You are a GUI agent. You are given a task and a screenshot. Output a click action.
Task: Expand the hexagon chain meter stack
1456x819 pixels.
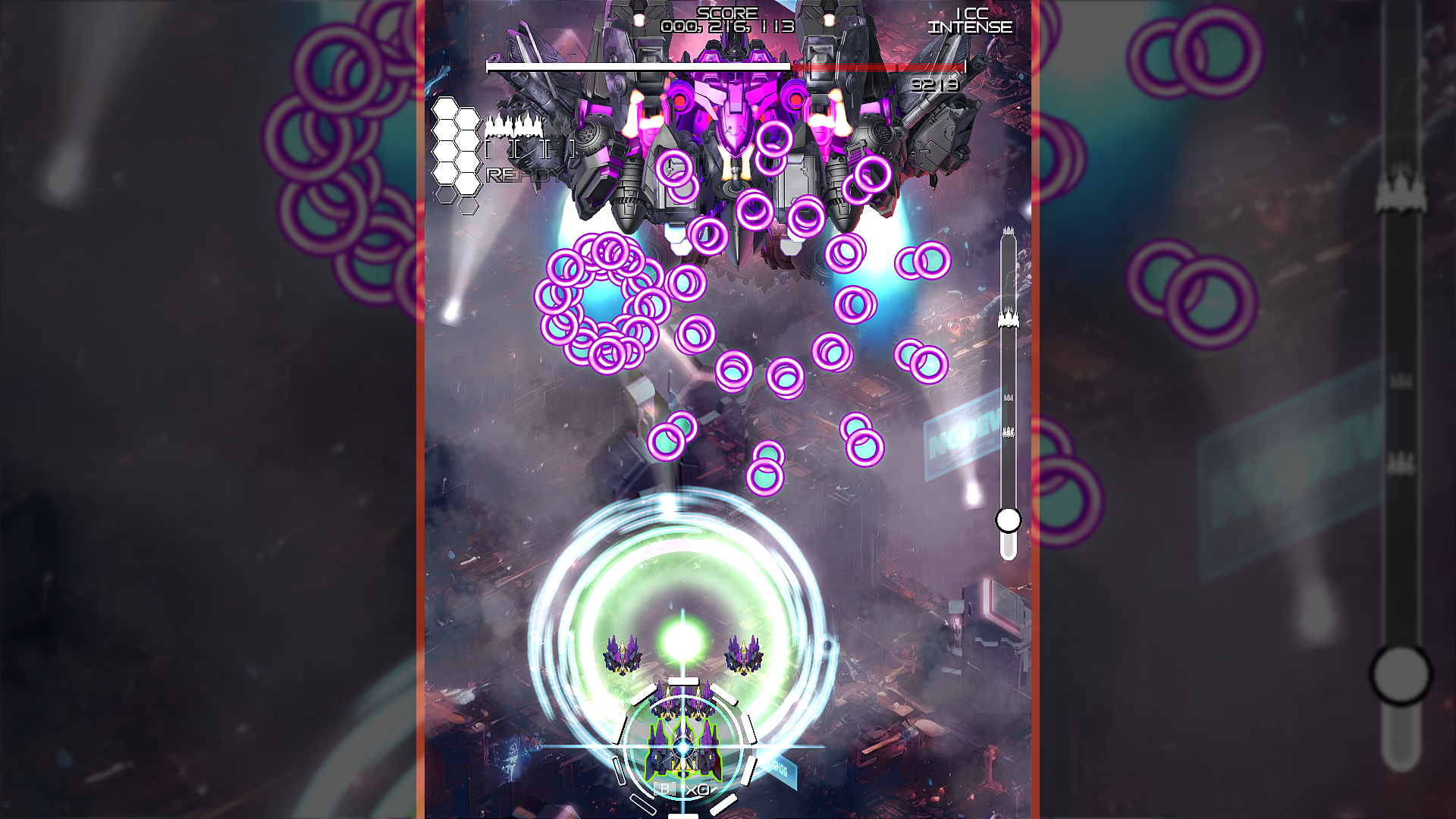point(455,152)
